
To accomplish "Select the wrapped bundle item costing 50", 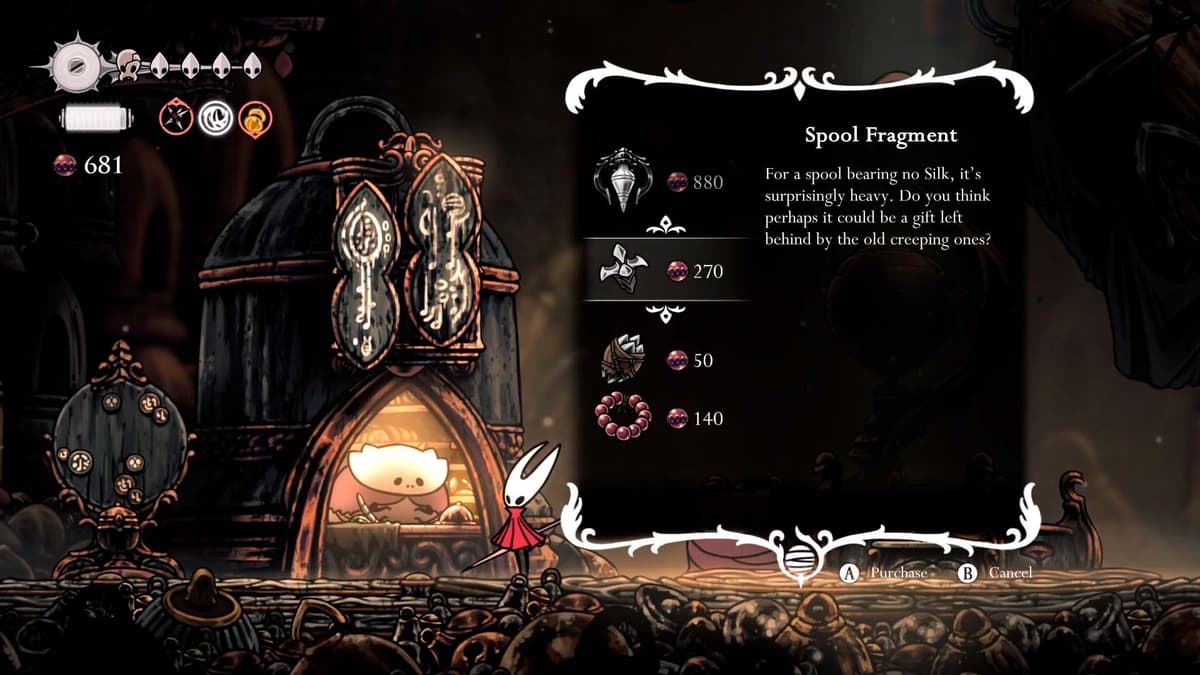I will [624, 359].
